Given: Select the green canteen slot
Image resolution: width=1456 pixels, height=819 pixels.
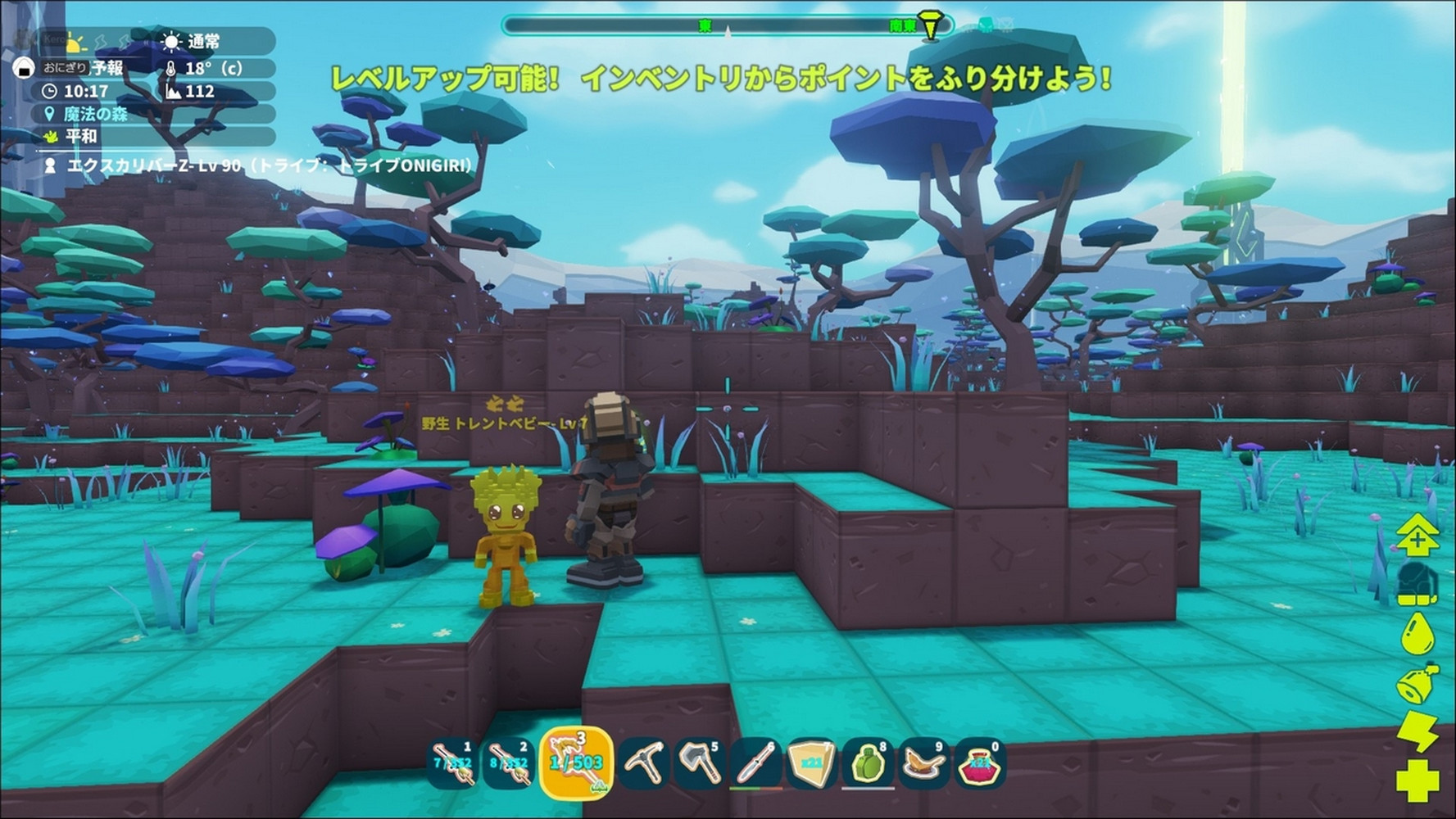Looking at the screenshot, I should (868, 763).
